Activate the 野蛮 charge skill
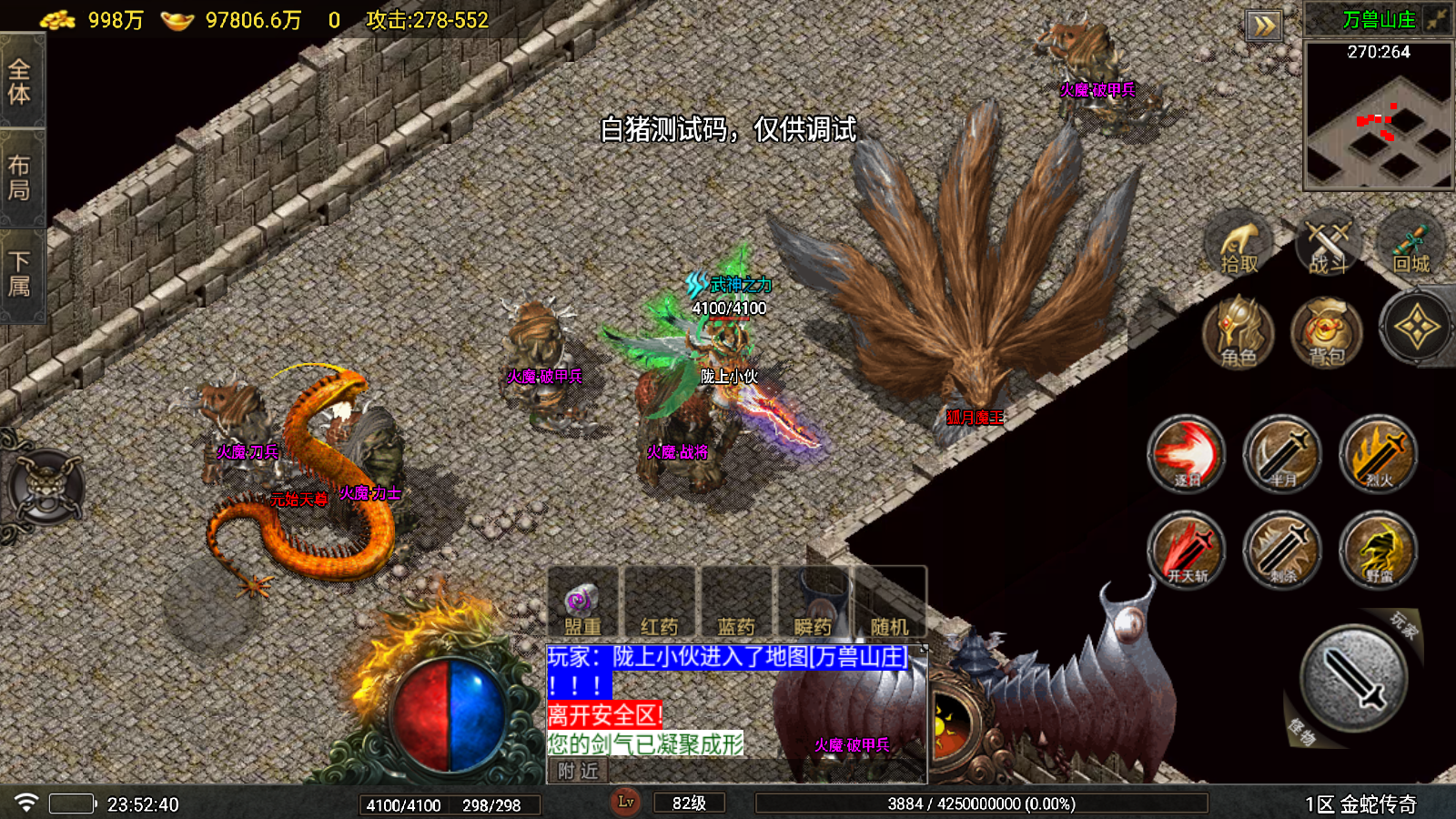 pos(1379,550)
